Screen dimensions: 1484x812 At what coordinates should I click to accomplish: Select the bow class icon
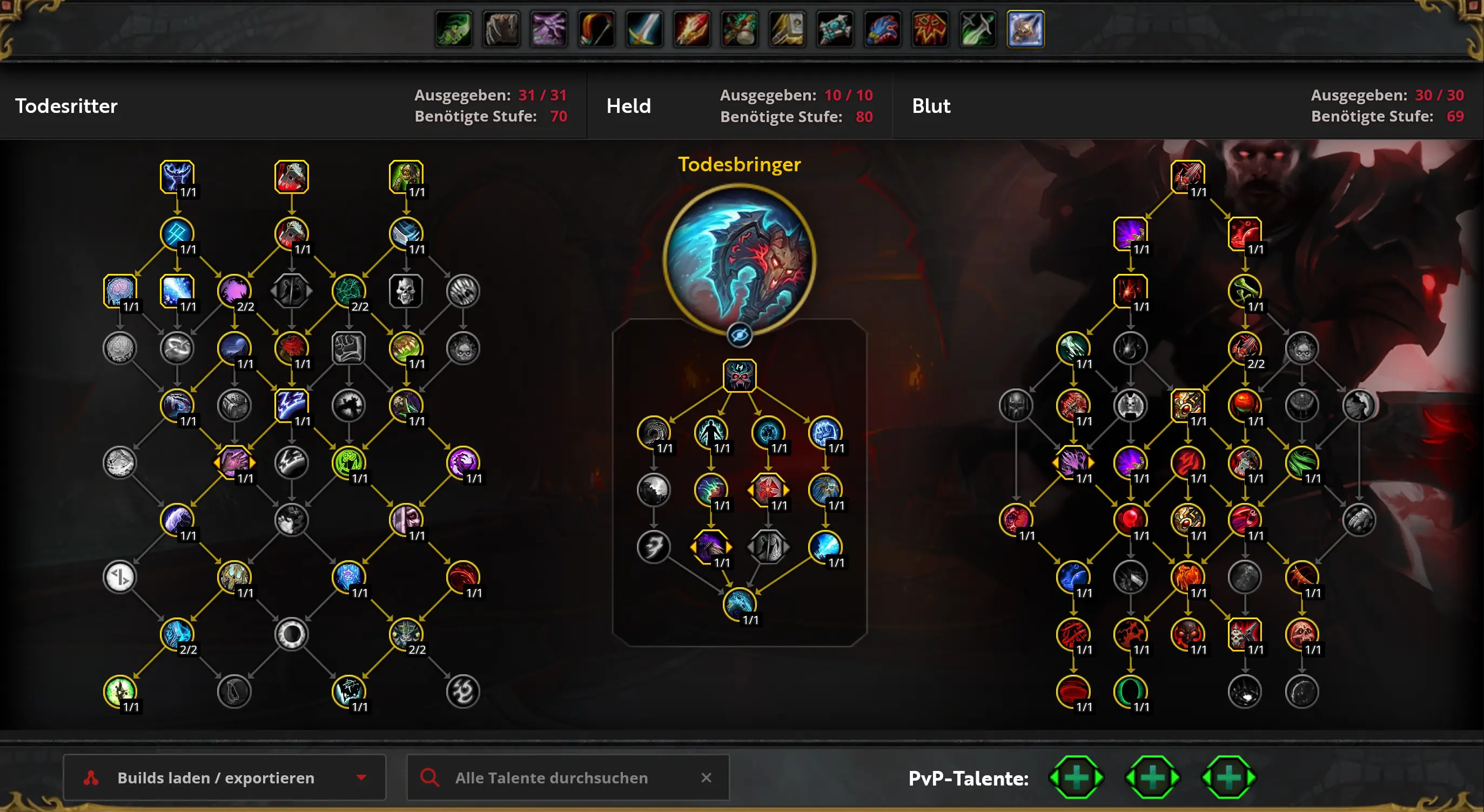(x=596, y=29)
